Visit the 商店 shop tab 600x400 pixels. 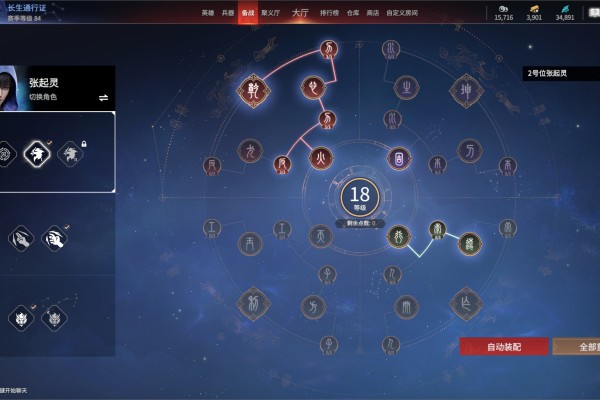pos(372,13)
